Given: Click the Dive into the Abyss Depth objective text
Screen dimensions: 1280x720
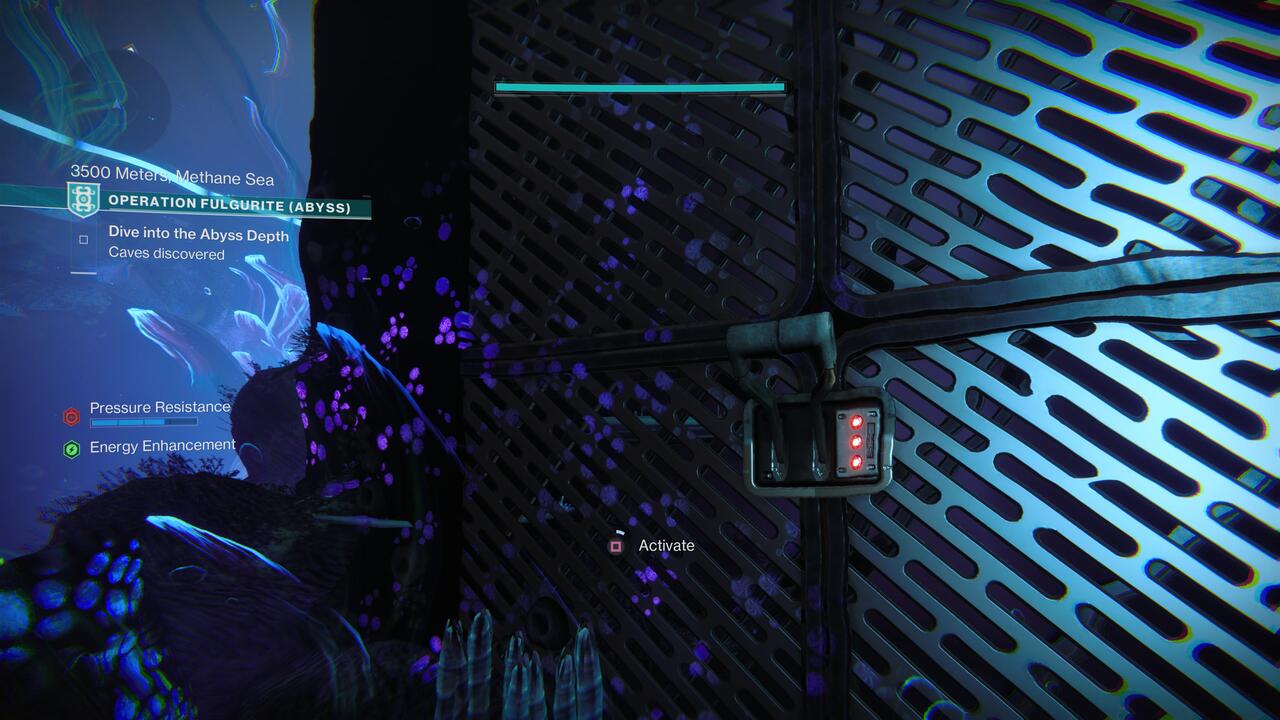Looking at the screenshot, I should tap(196, 236).
